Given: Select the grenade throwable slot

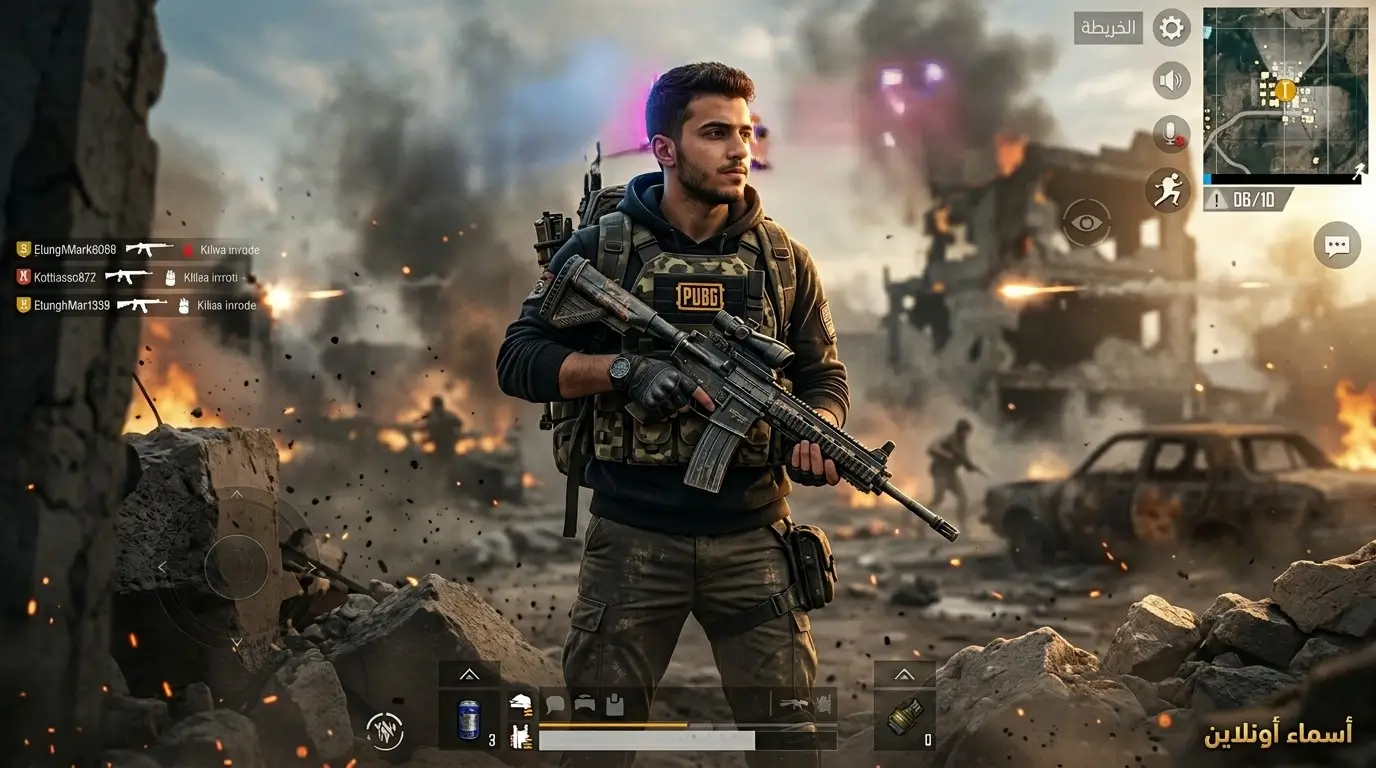Looking at the screenshot, I should point(904,719).
